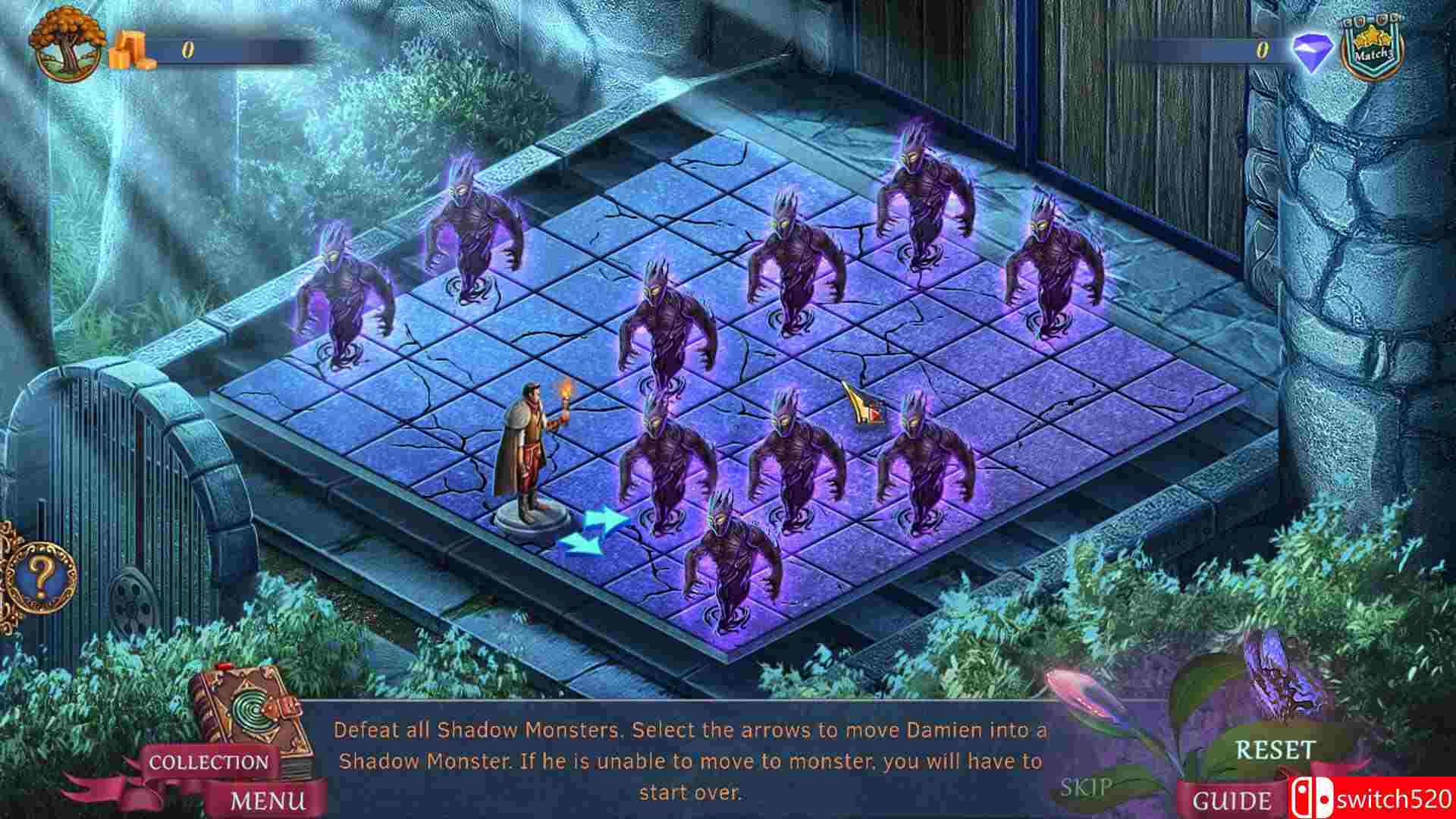
Task: Select the right-pointing blue arrow beside Damien
Action: pos(603,521)
